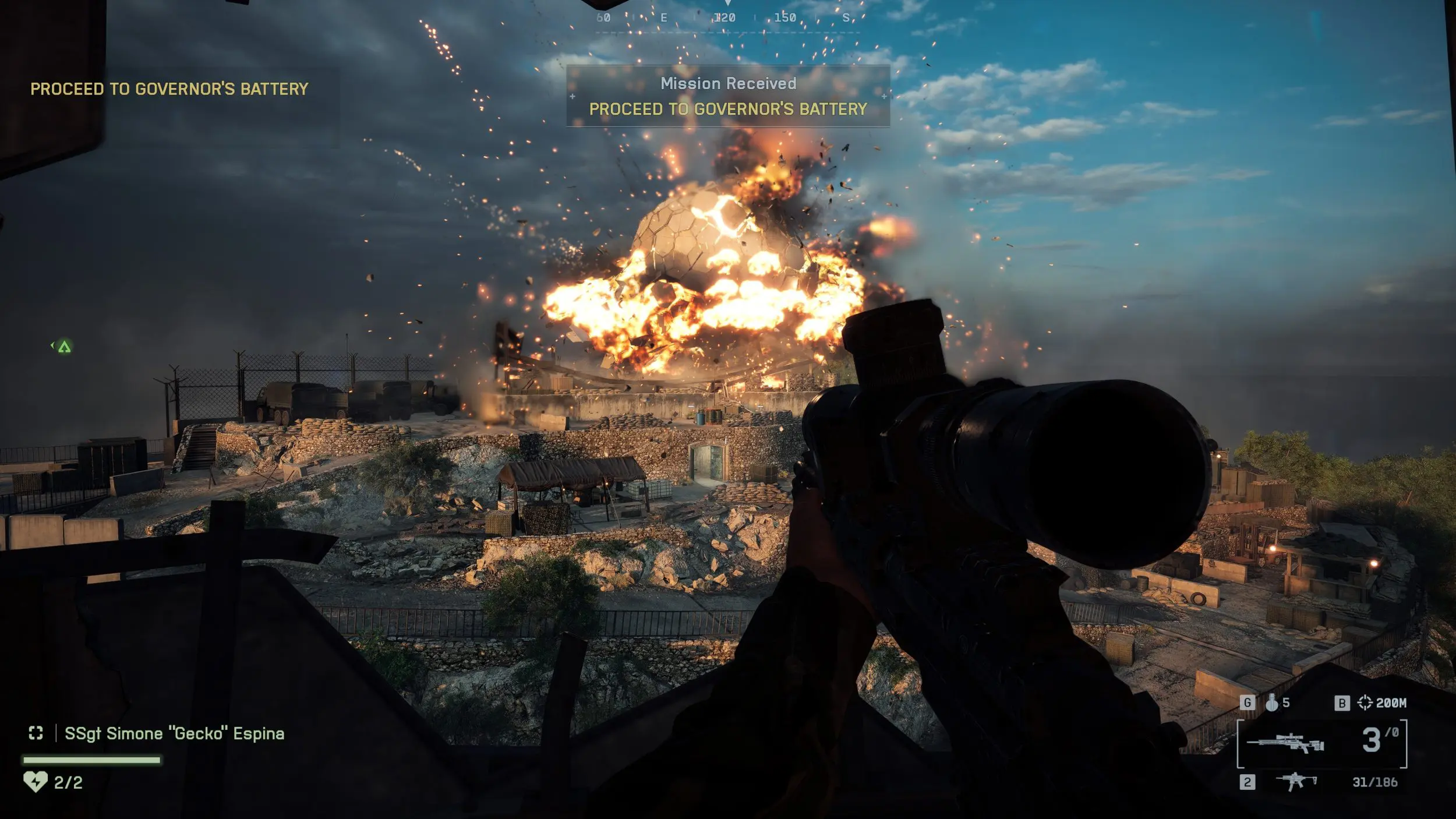Viewport: 1456px width, 819px height.
Task: Click the compass heading strip
Action: pos(727,19)
